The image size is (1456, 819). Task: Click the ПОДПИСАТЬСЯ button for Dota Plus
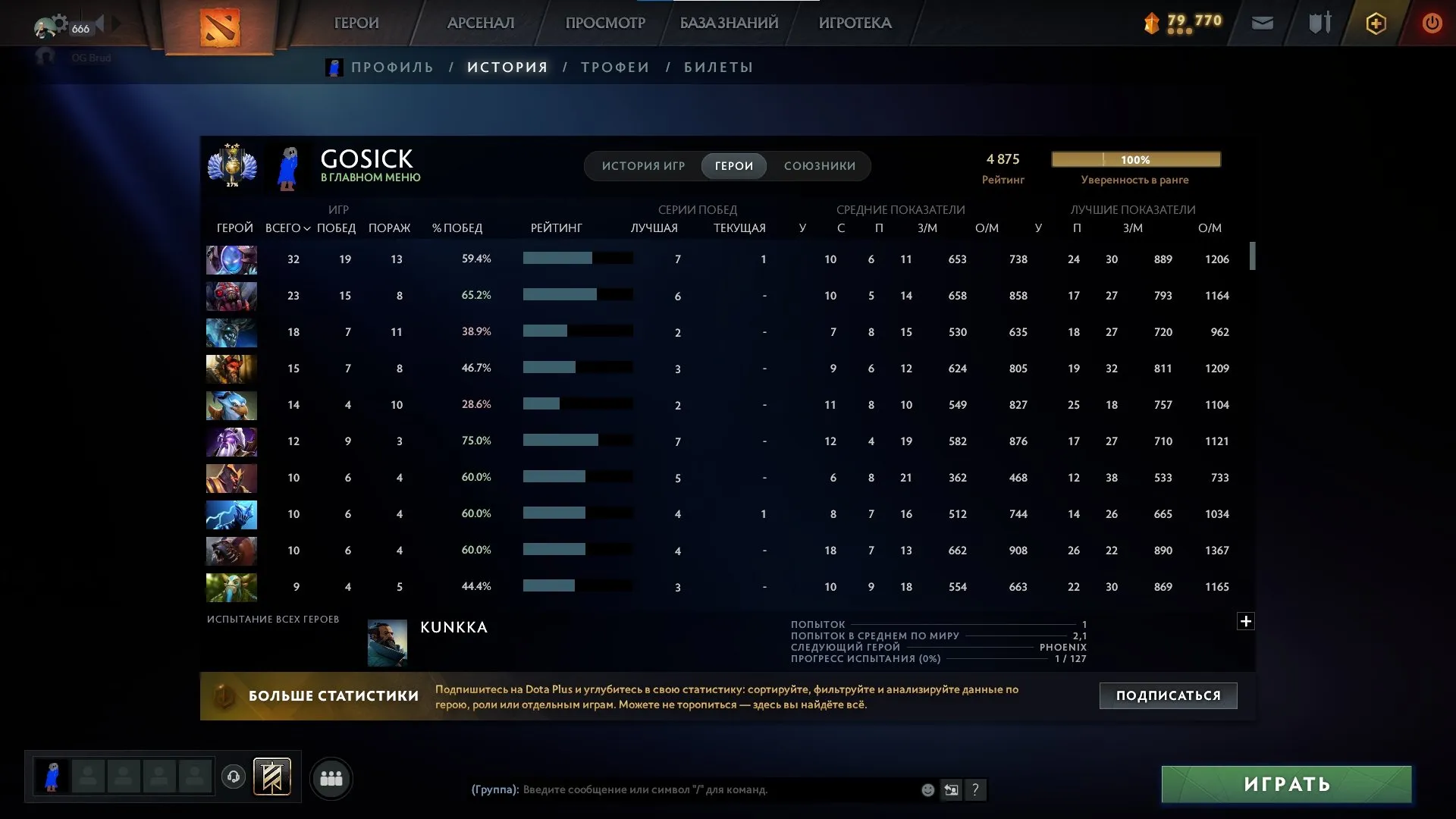click(x=1168, y=695)
